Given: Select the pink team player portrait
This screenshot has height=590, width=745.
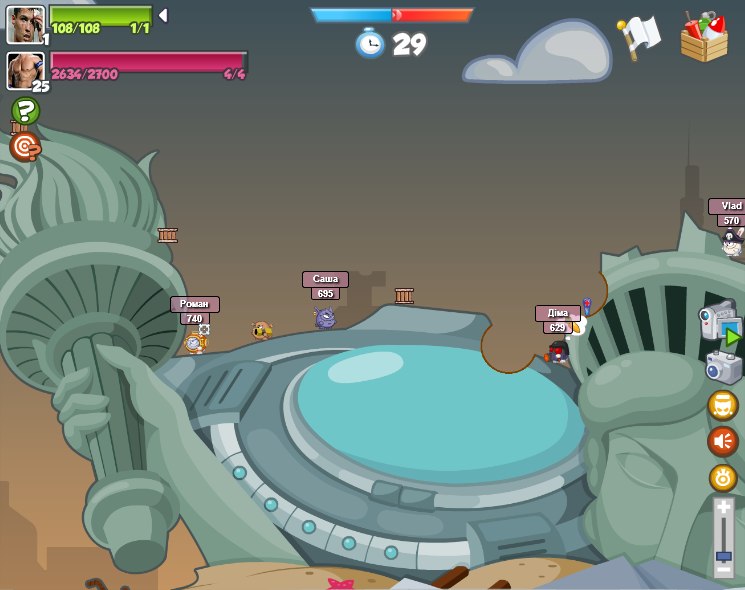Looking at the screenshot, I should tap(25, 70).
